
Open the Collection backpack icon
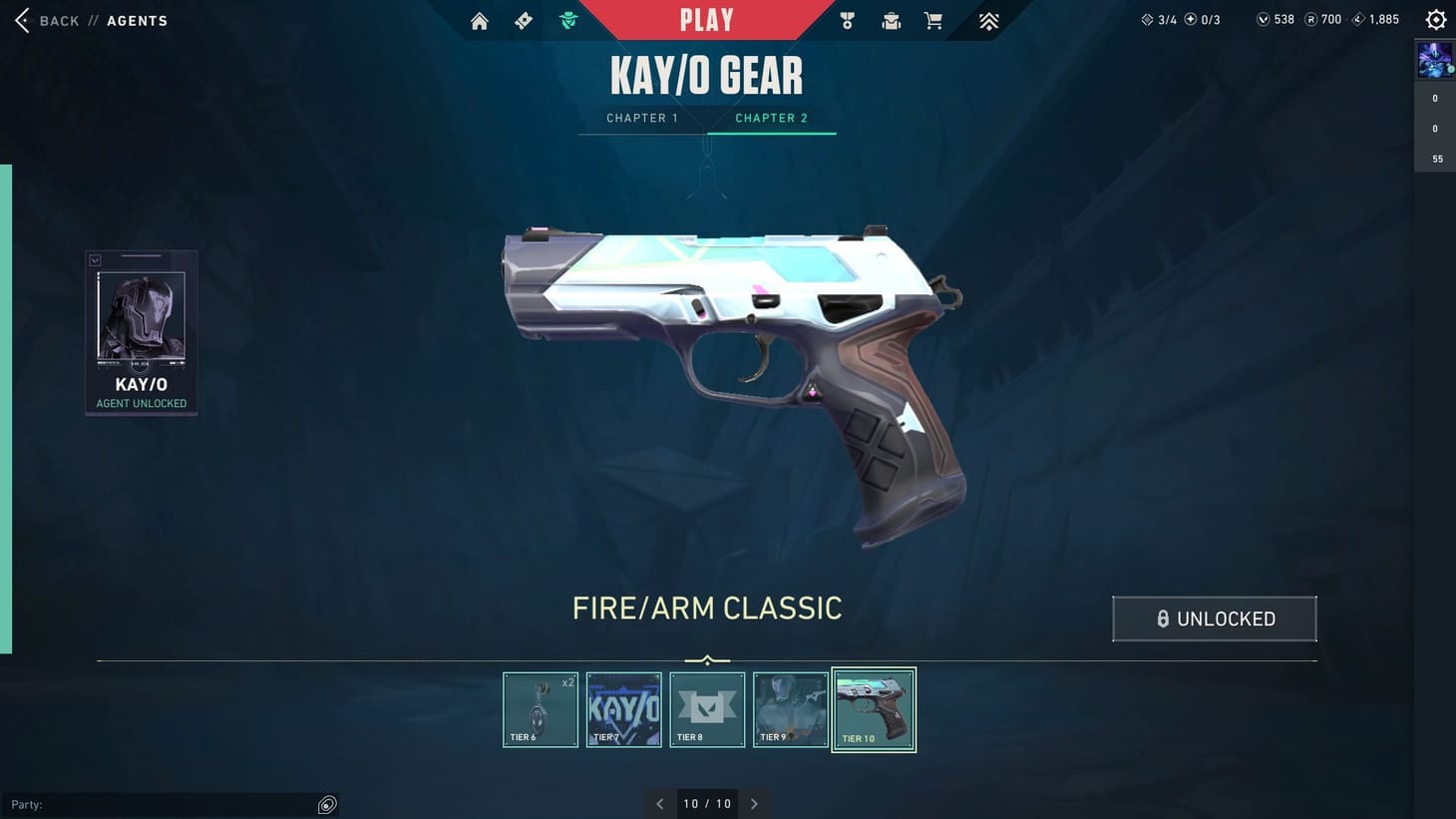coord(890,20)
